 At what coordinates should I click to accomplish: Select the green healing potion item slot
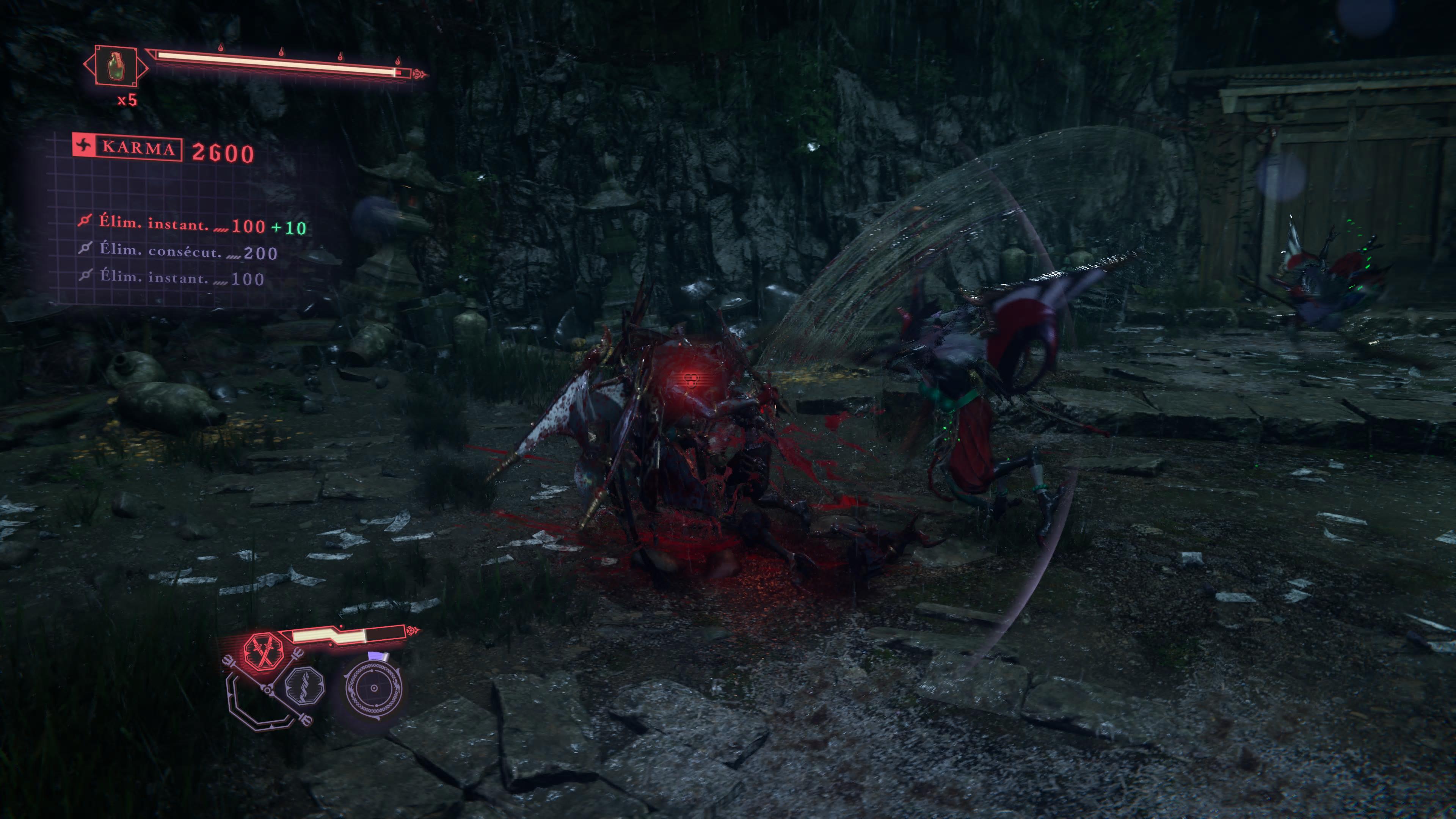click(115, 66)
